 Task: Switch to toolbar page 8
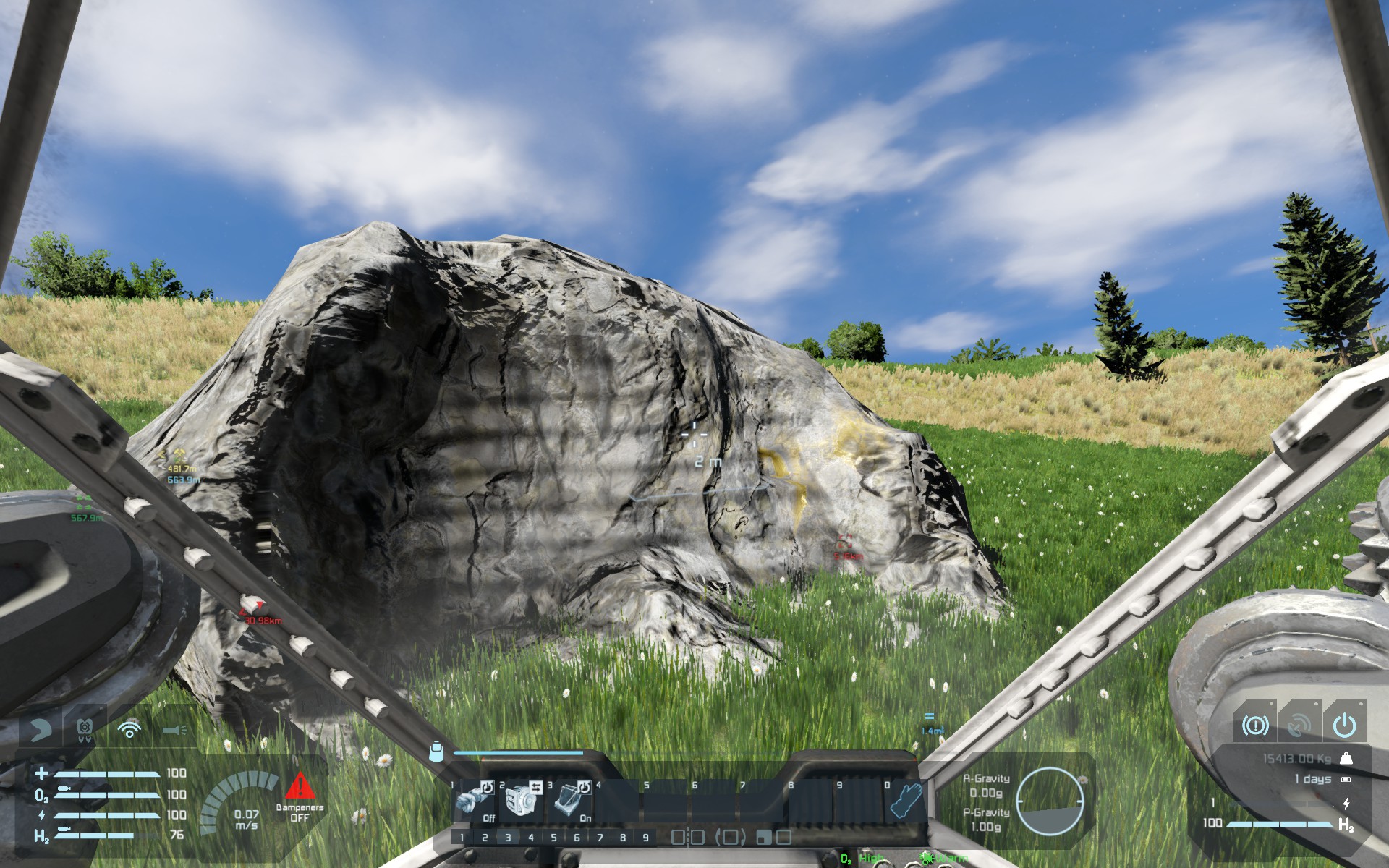[623, 838]
